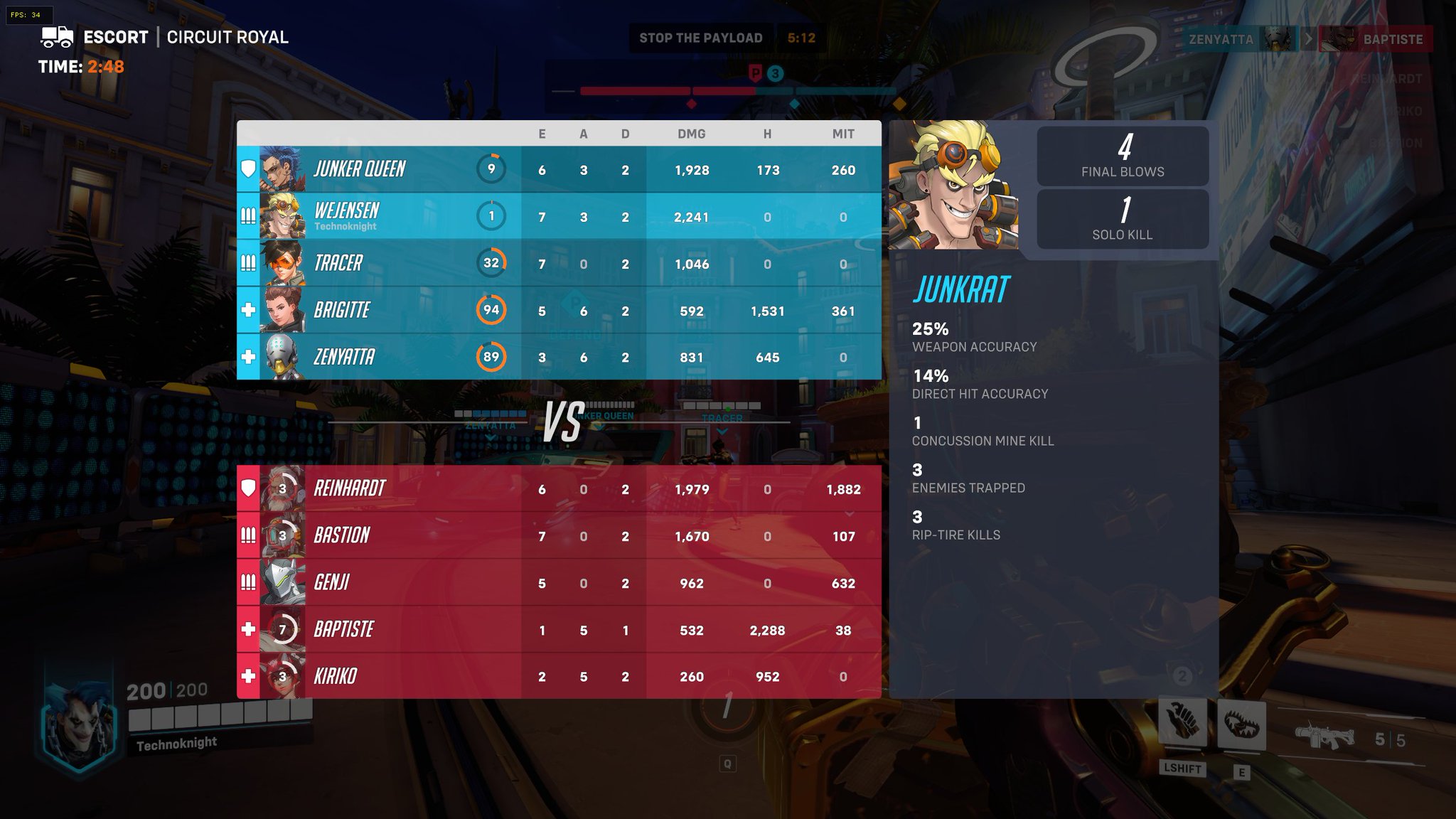Toggle the tank role icon next to Reinhardt
Viewport: 1456px width, 819px height.
pos(248,488)
